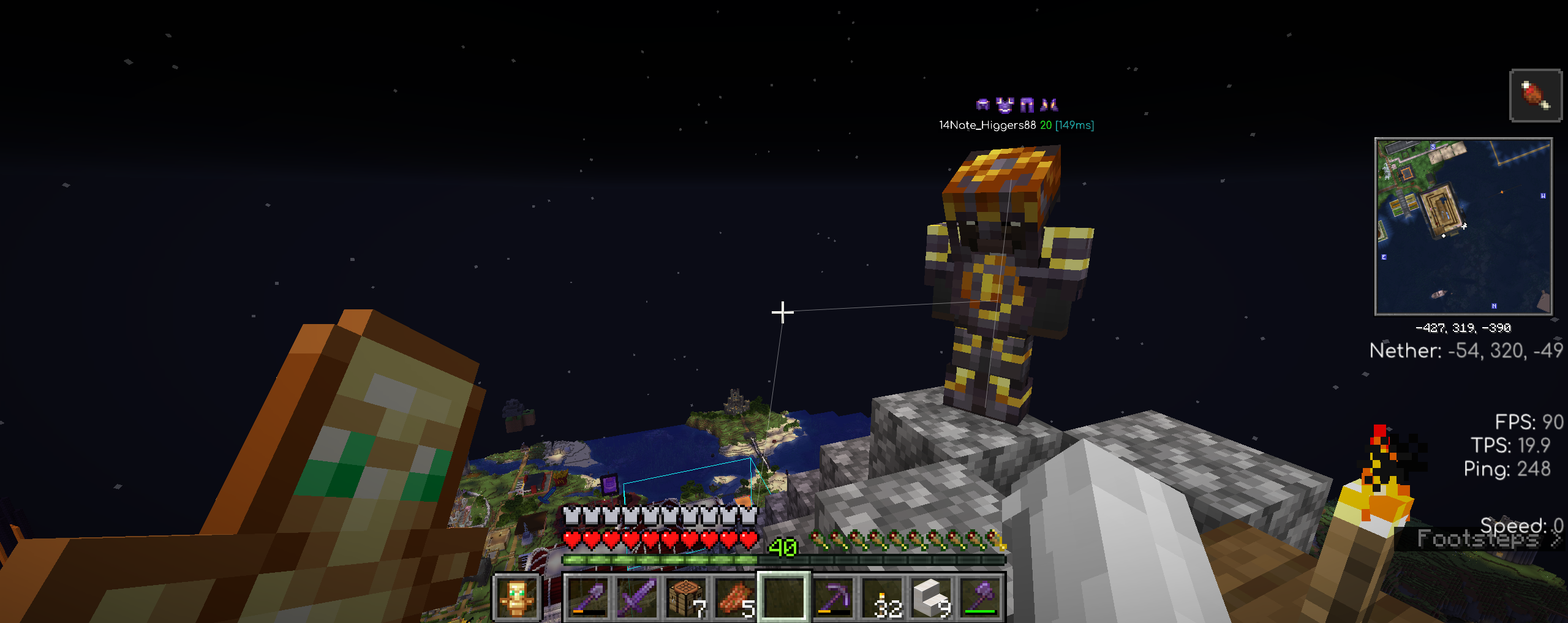The height and width of the screenshot is (623, 1568).
Task: Click the minimap in the corner
Action: 1463,227
